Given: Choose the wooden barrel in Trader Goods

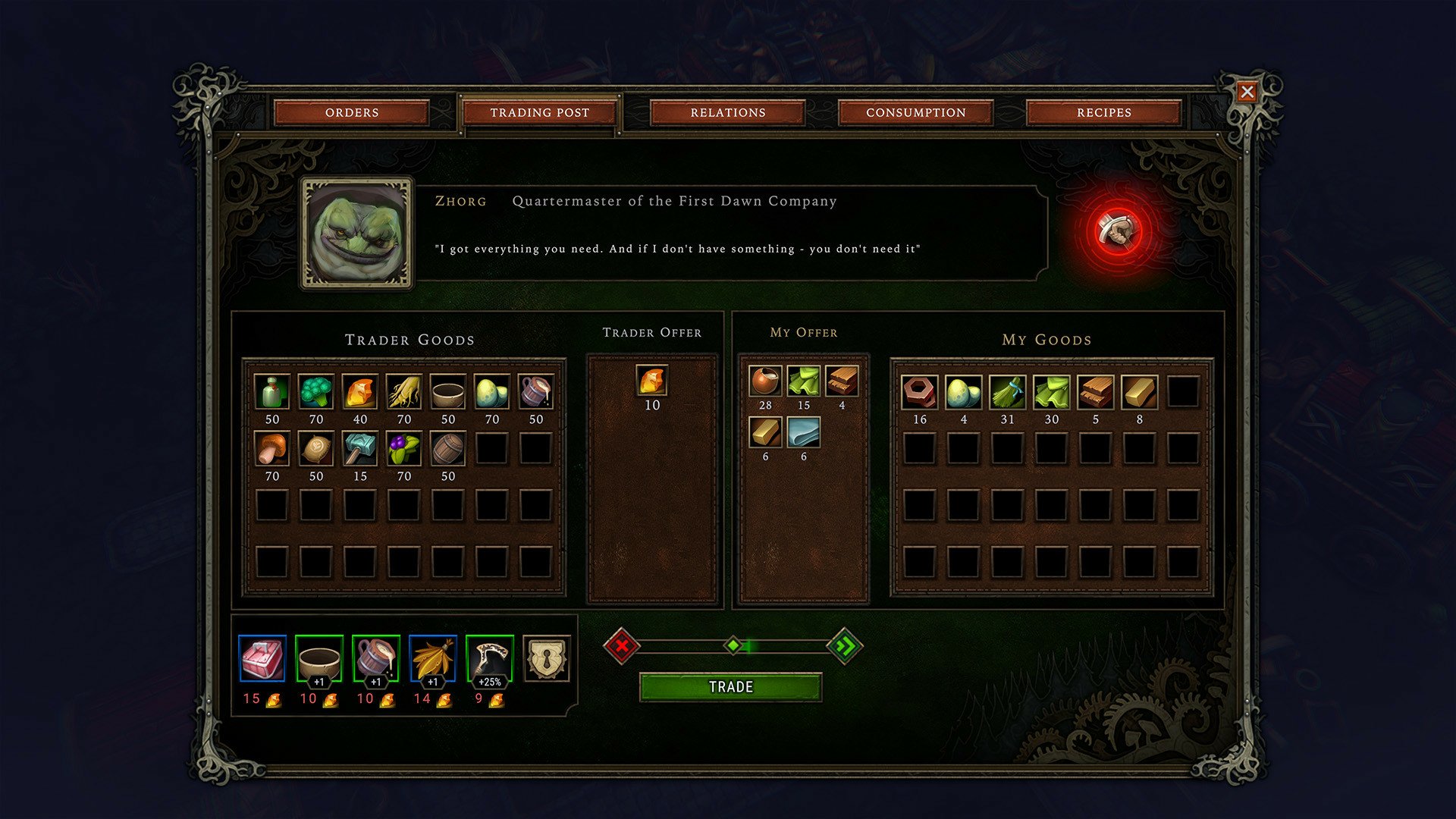Looking at the screenshot, I should [447, 449].
